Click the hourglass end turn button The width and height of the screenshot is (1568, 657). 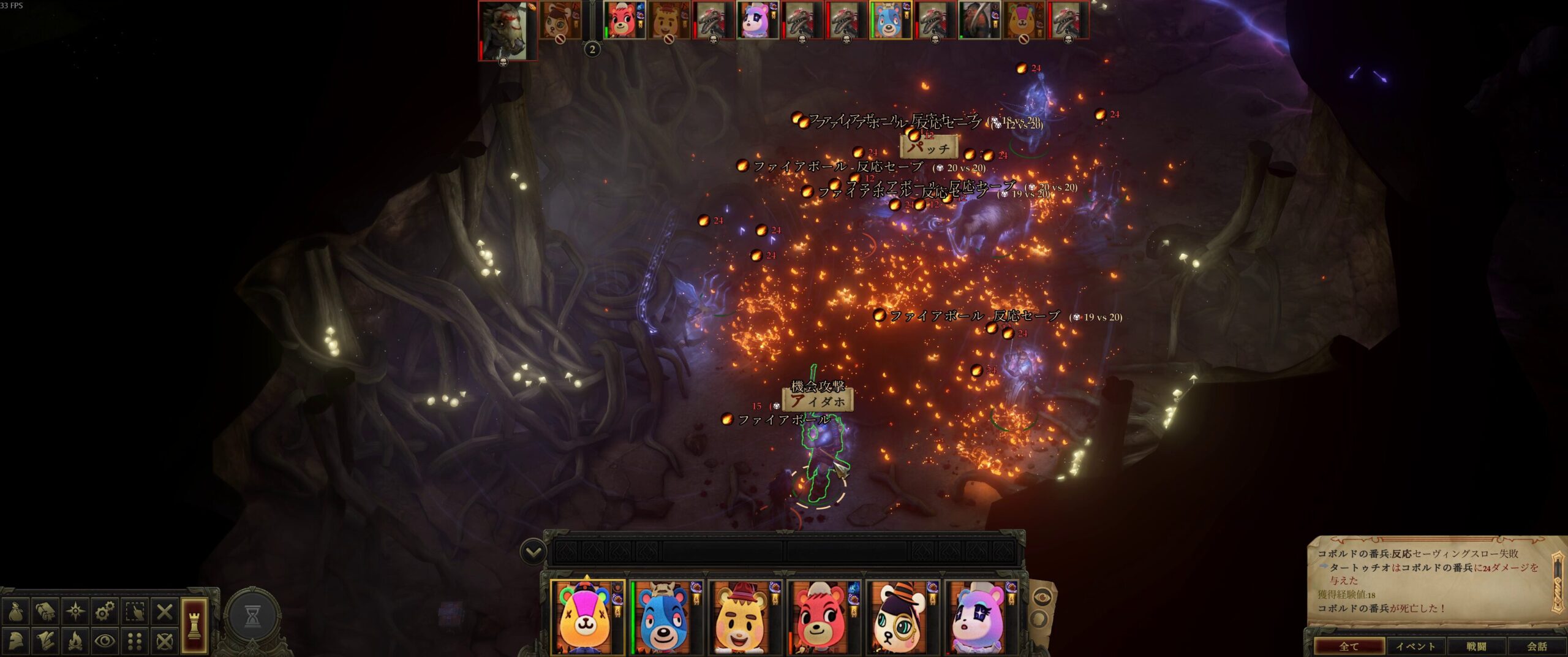[252, 618]
